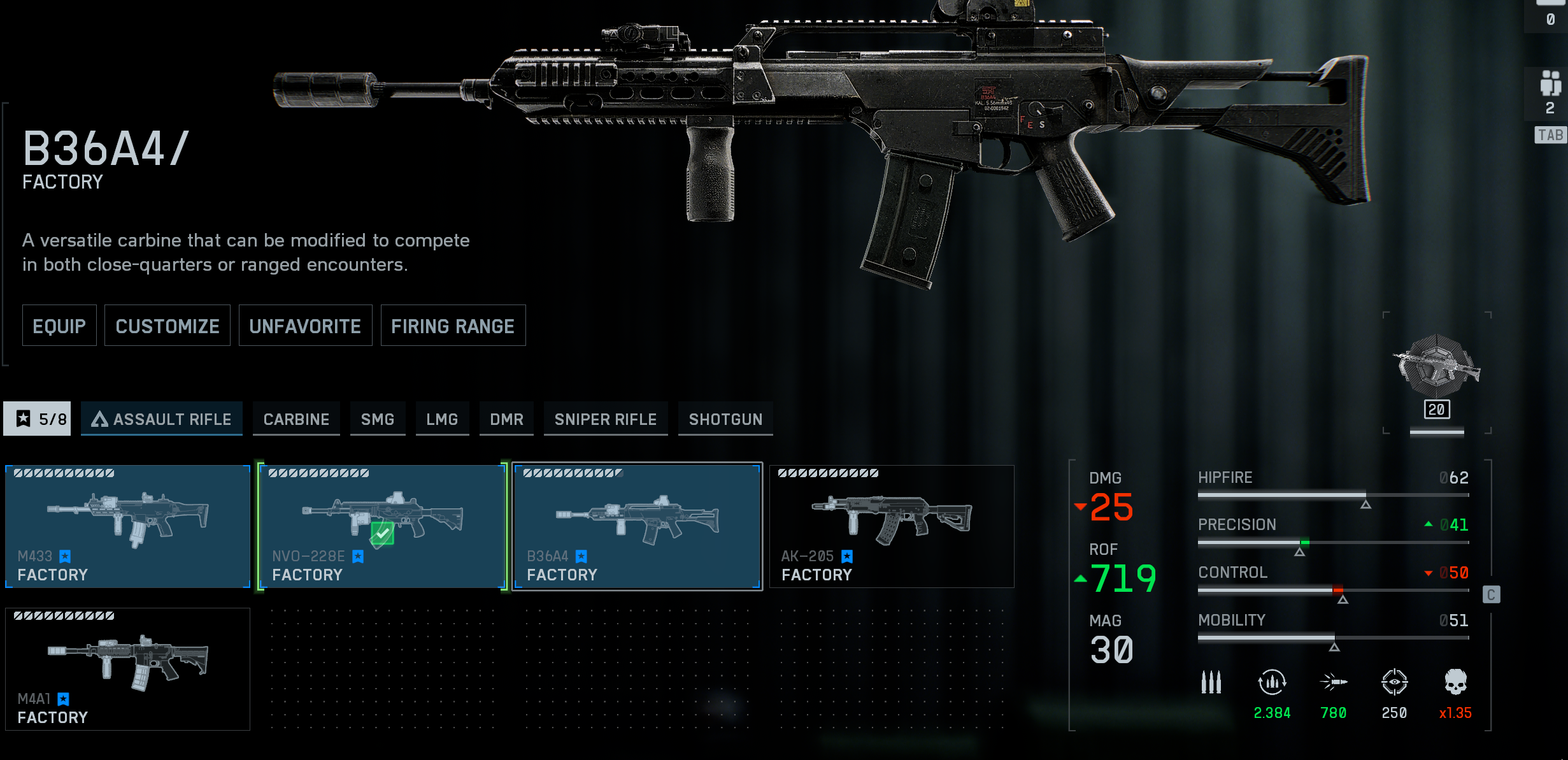Enter the Firing Range
The width and height of the screenshot is (1568, 760).
click(x=453, y=326)
